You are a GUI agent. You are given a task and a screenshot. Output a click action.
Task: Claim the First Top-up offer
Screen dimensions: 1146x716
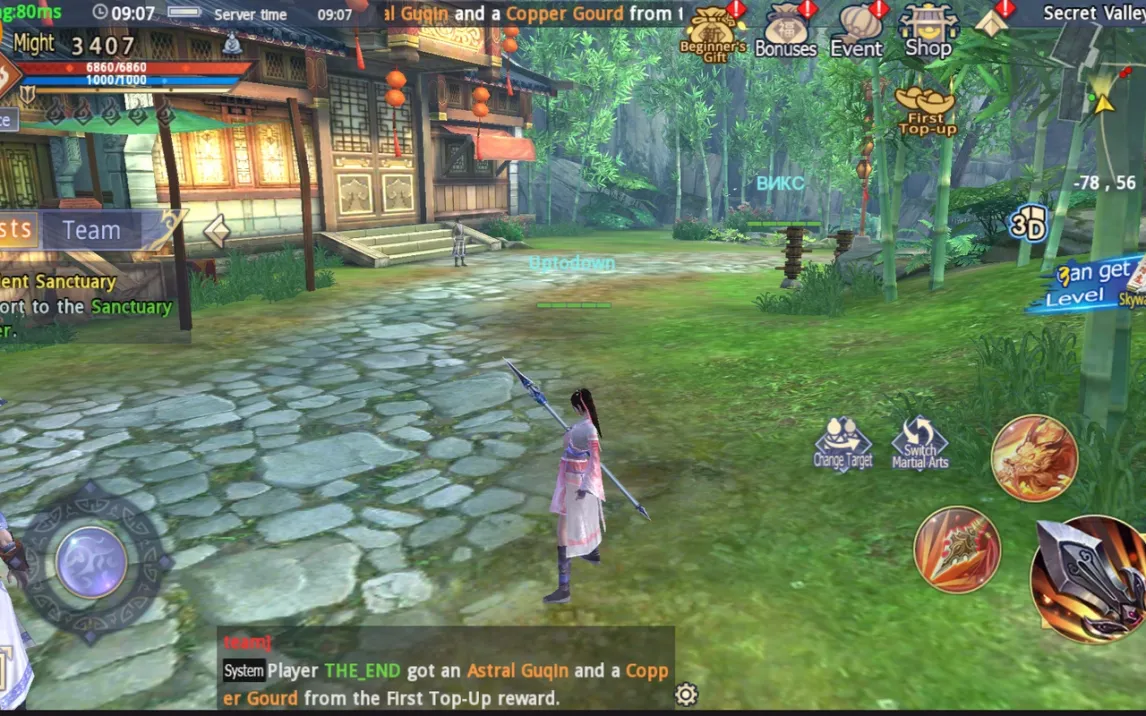pos(926,110)
